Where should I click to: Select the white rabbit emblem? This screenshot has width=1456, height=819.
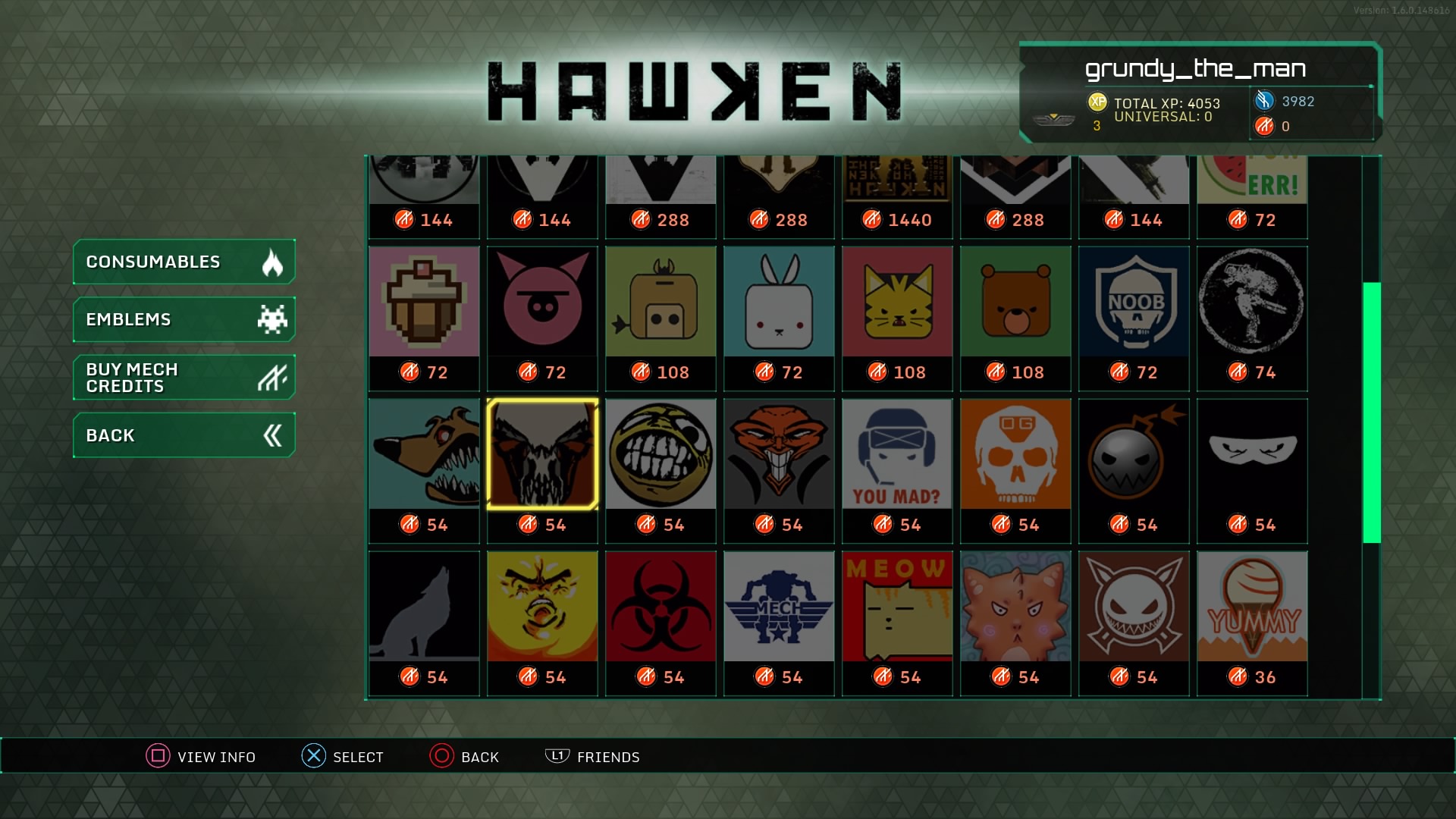pyautogui.click(x=779, y=302)
